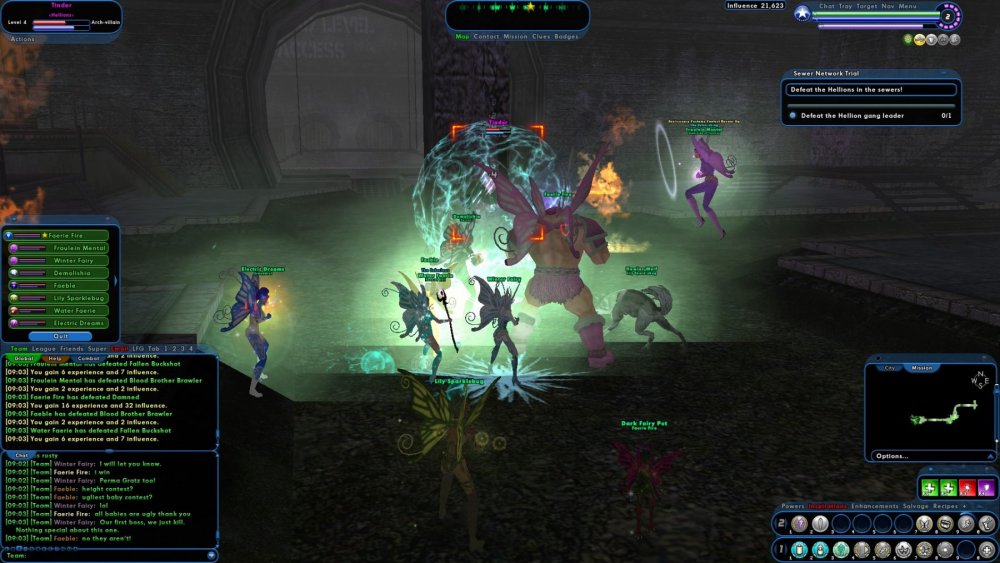Open the Enhancements window
1000x563 pixels.
pyautogui.click(x=873, y=506)
